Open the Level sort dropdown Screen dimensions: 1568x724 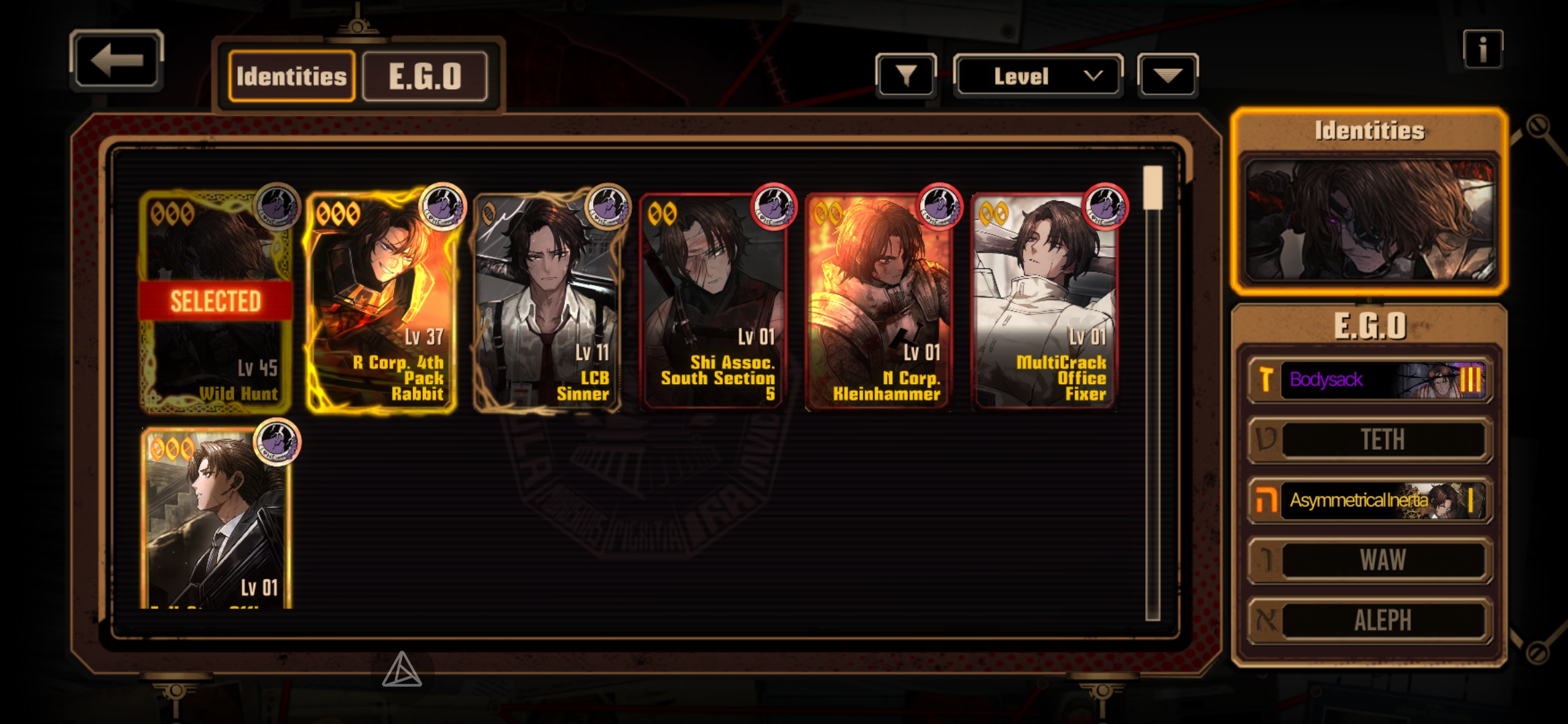(1037, 76)
